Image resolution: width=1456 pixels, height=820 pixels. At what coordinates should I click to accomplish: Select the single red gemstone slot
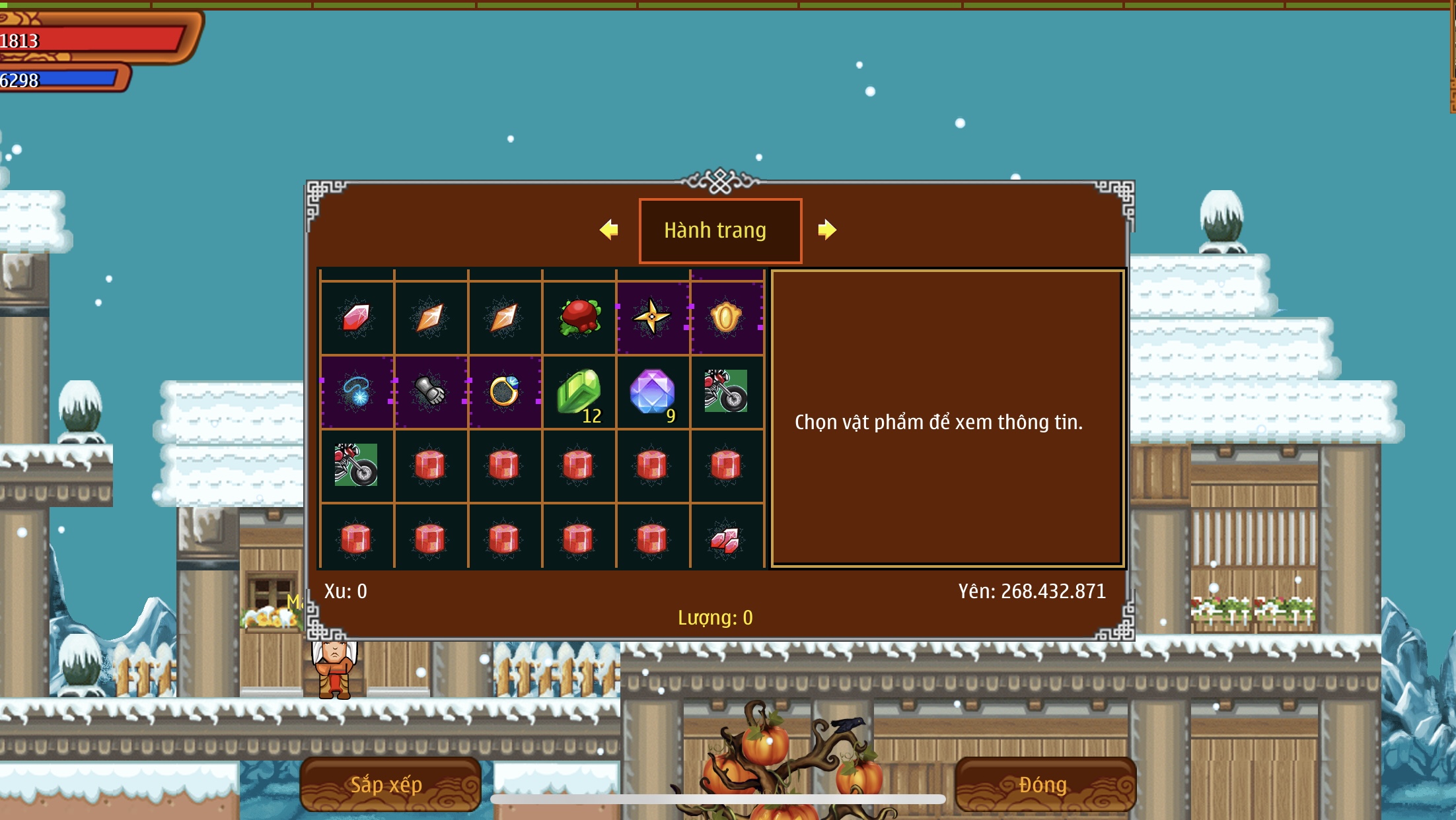click(x=357, y=318)
